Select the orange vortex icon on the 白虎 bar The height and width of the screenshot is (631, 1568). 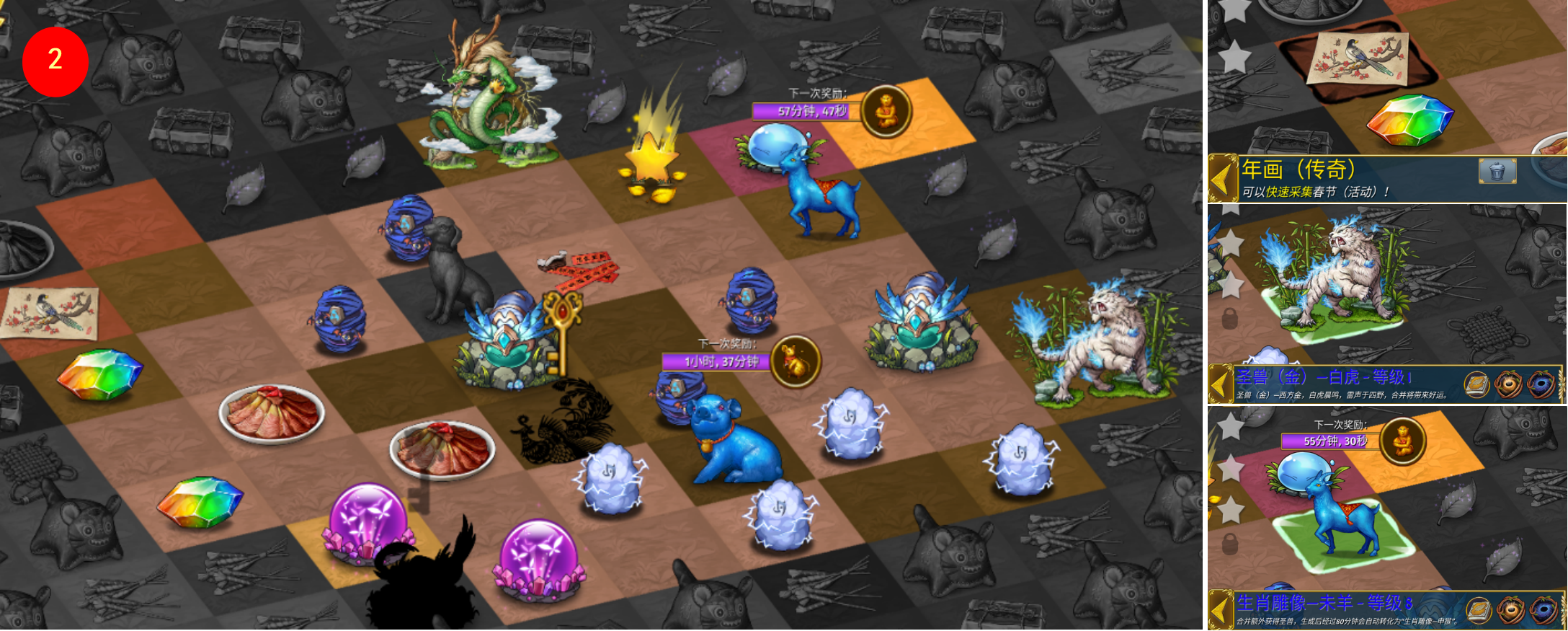coord(1508,384)
